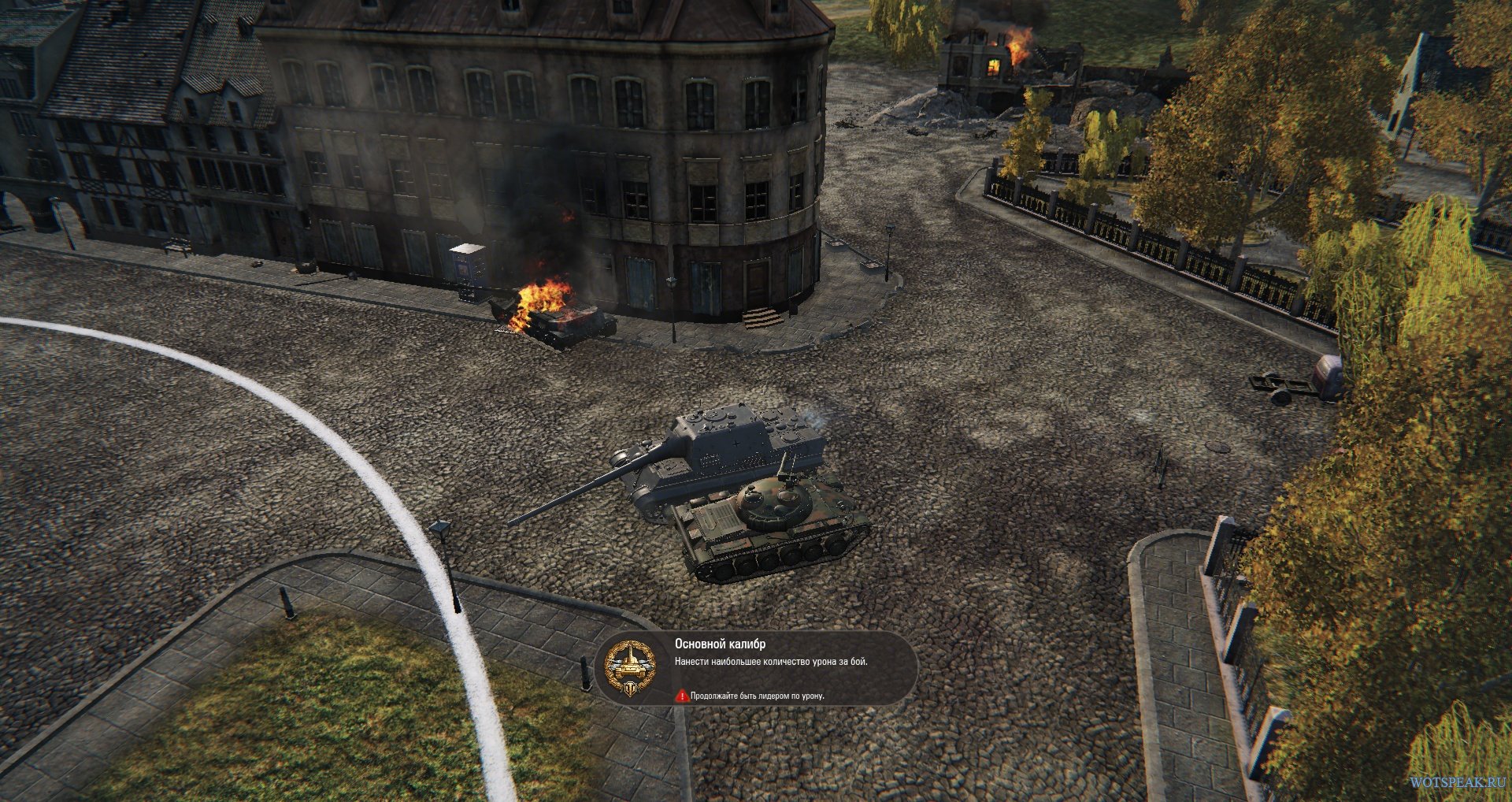This screenshot has height=802, width=1512.
Task: Select the Основной калибр achievement notification title
Action: click(x=720, y=644)
